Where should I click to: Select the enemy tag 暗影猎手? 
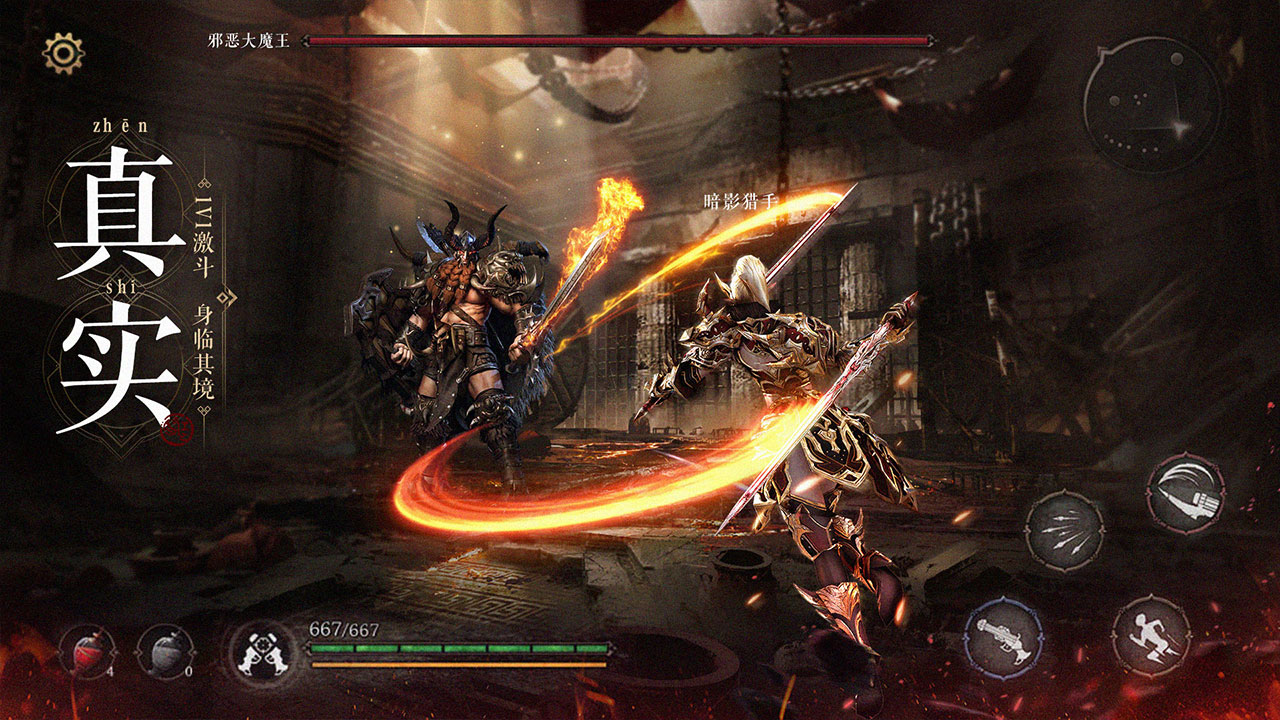click(741, 198)
